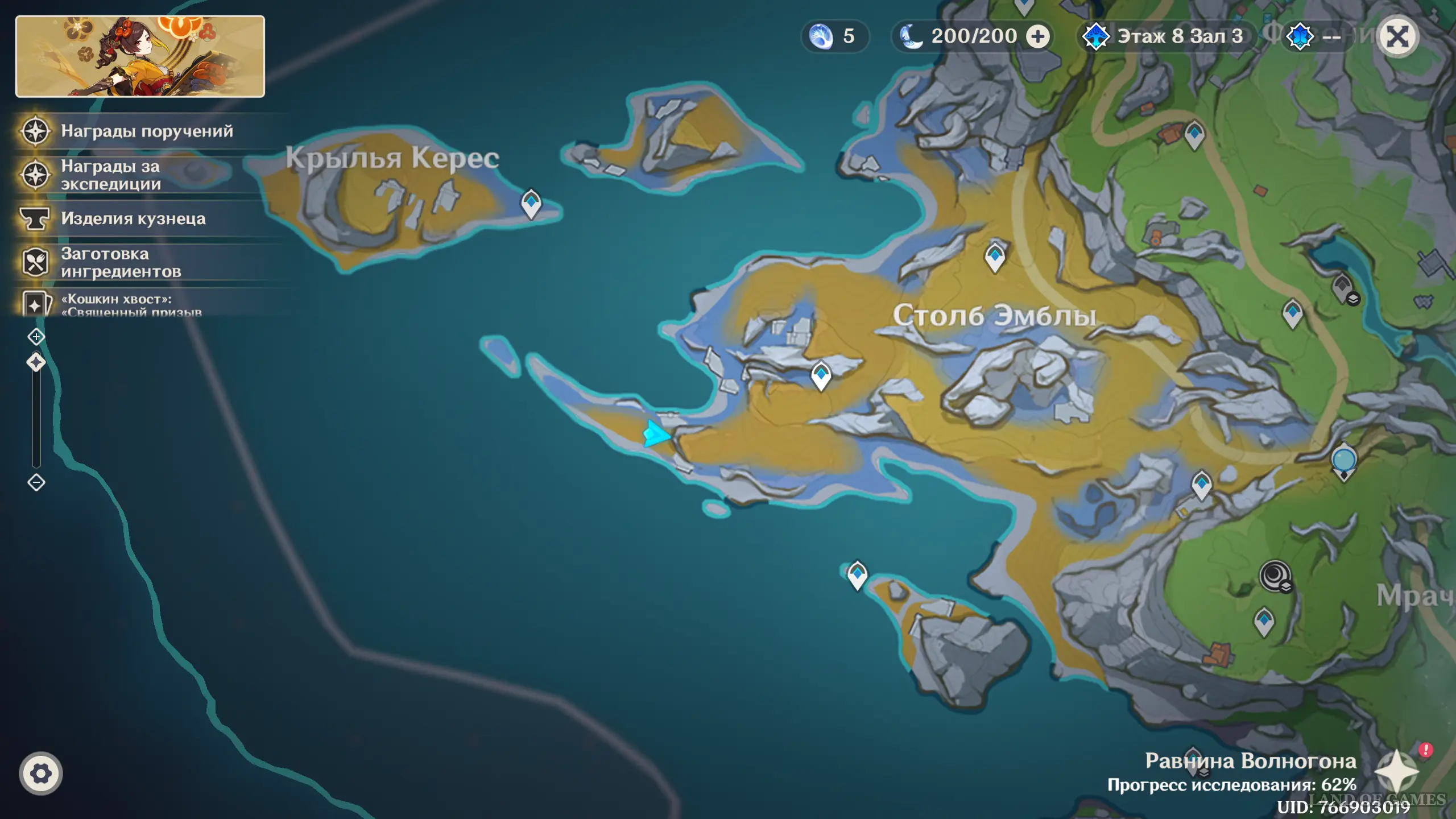Open Награды поручений entry
This screenshot has height=819, width=1456.
[x=147, y=131]
